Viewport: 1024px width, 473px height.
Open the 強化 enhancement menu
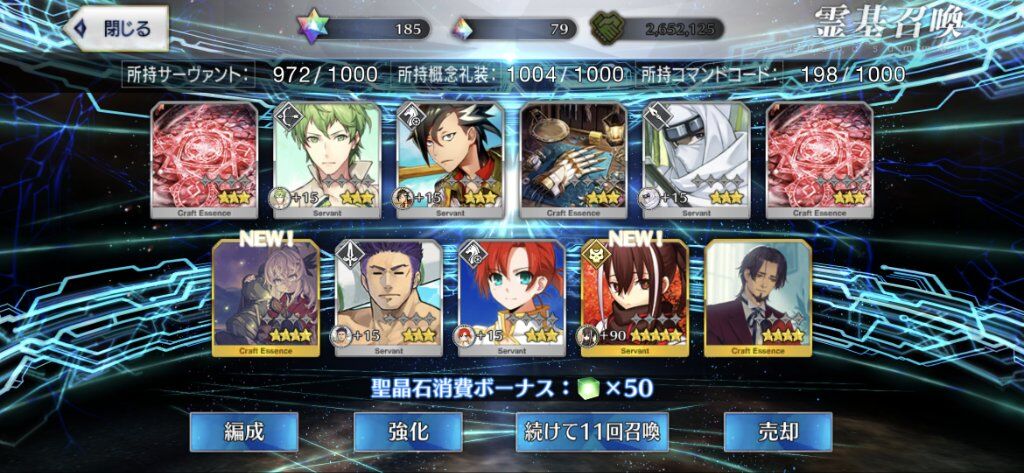click(408, 431)
